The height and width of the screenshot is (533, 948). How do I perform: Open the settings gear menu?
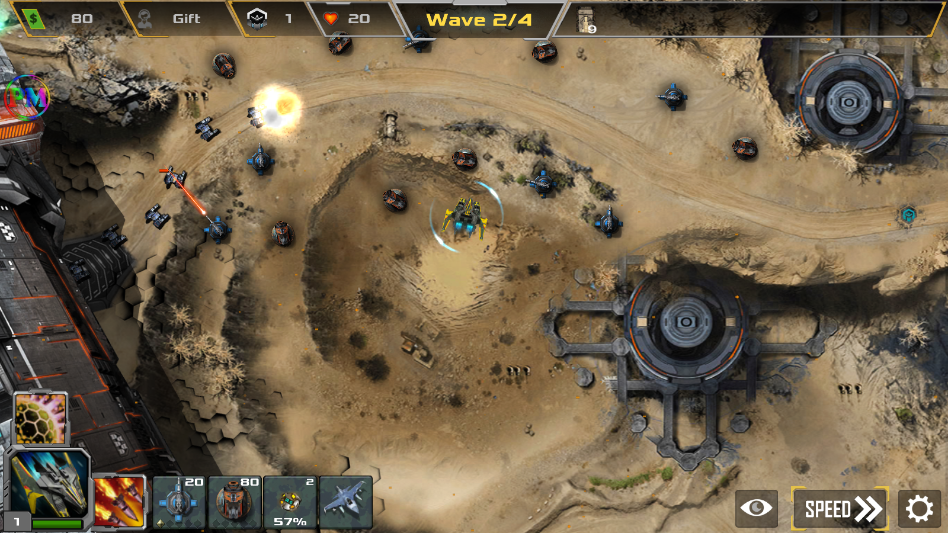919,509
